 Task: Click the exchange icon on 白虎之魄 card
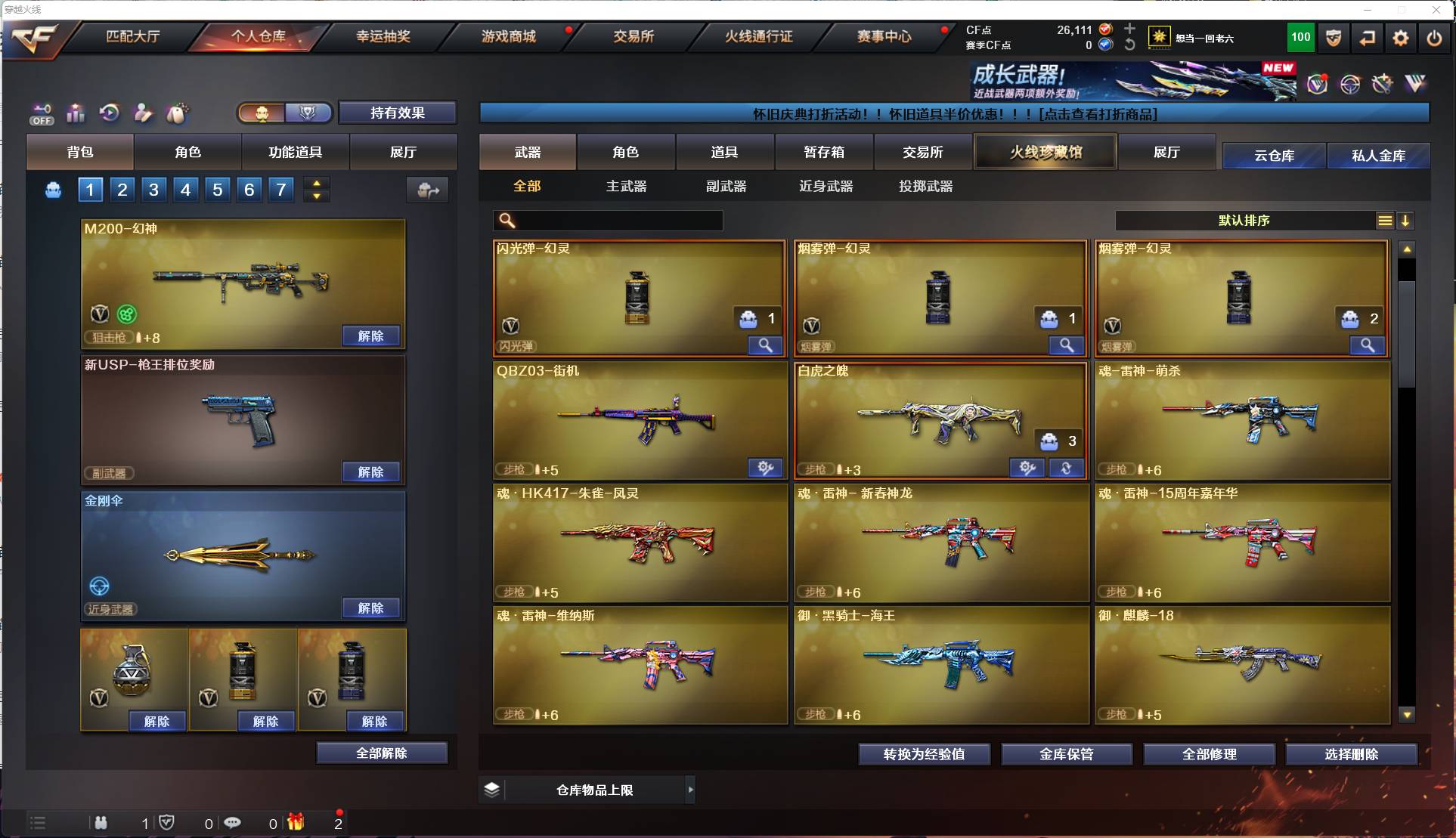click(x=1067, y=468)
